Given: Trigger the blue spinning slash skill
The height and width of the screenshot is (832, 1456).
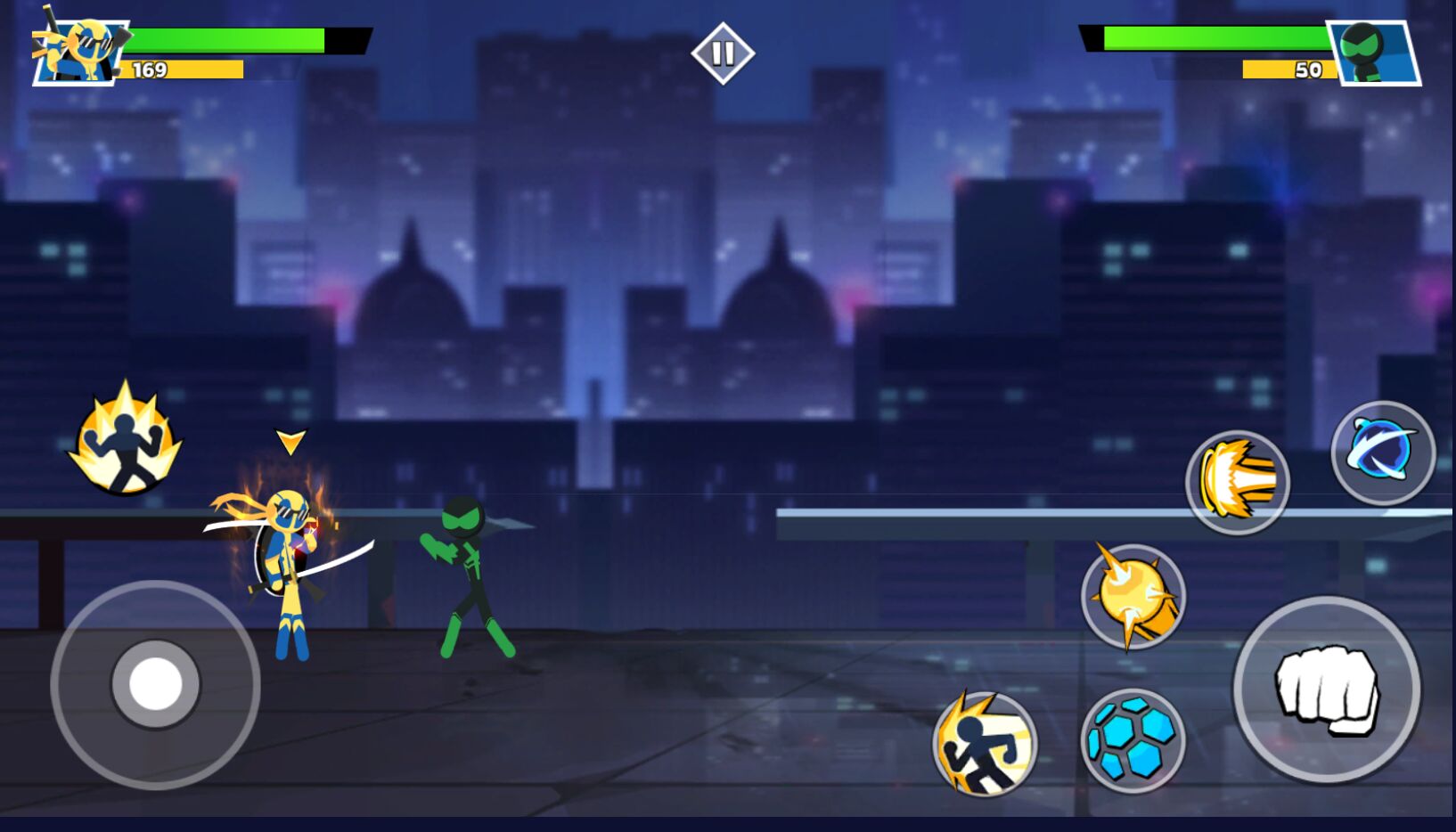Looking at the screenshot, I should tap(1382, 453).
